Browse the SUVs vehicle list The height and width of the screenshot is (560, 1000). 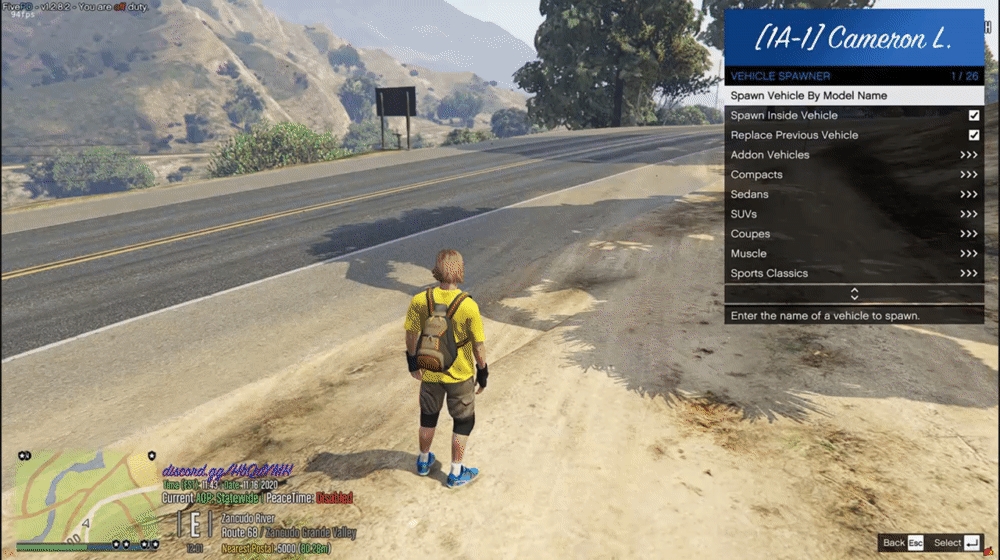coord(853,214)
